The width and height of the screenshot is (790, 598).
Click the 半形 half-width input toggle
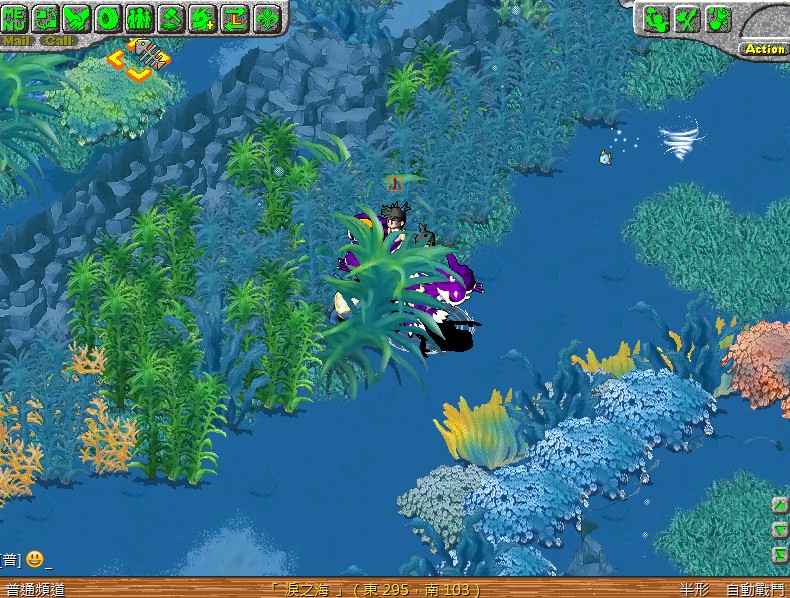[x=694, y=590]
